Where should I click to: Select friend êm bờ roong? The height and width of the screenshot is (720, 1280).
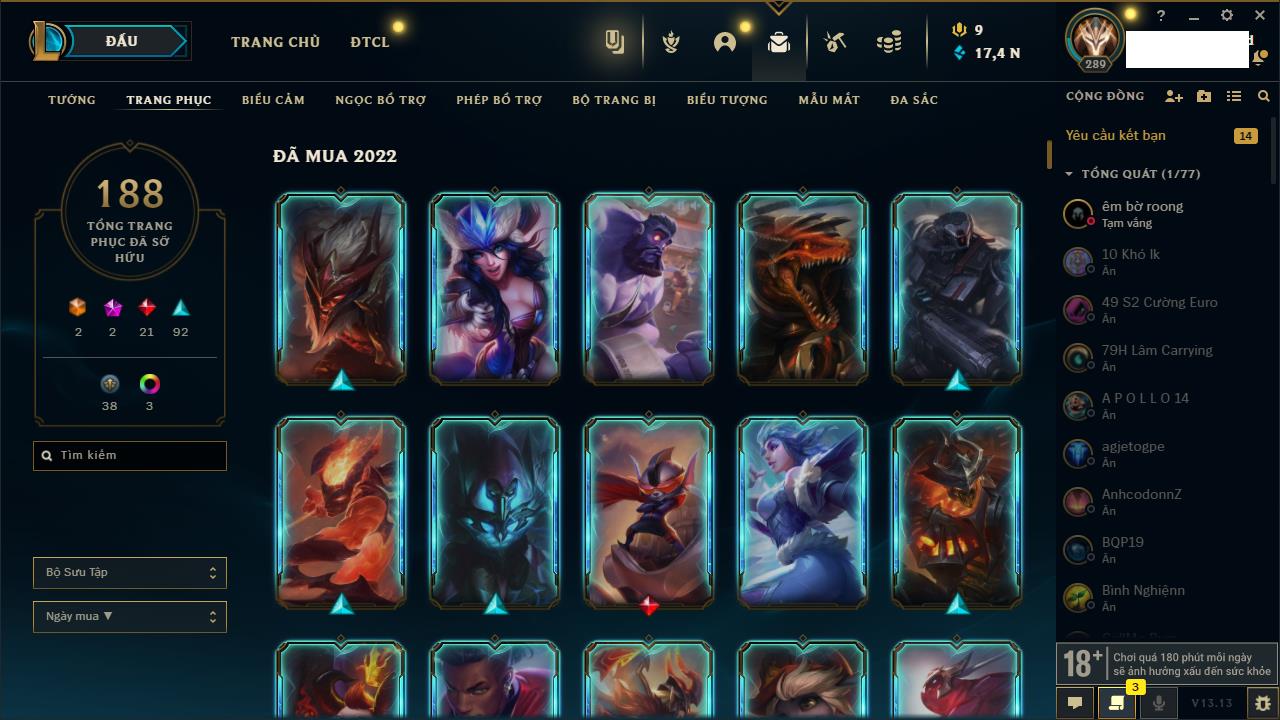(1142, 213)
